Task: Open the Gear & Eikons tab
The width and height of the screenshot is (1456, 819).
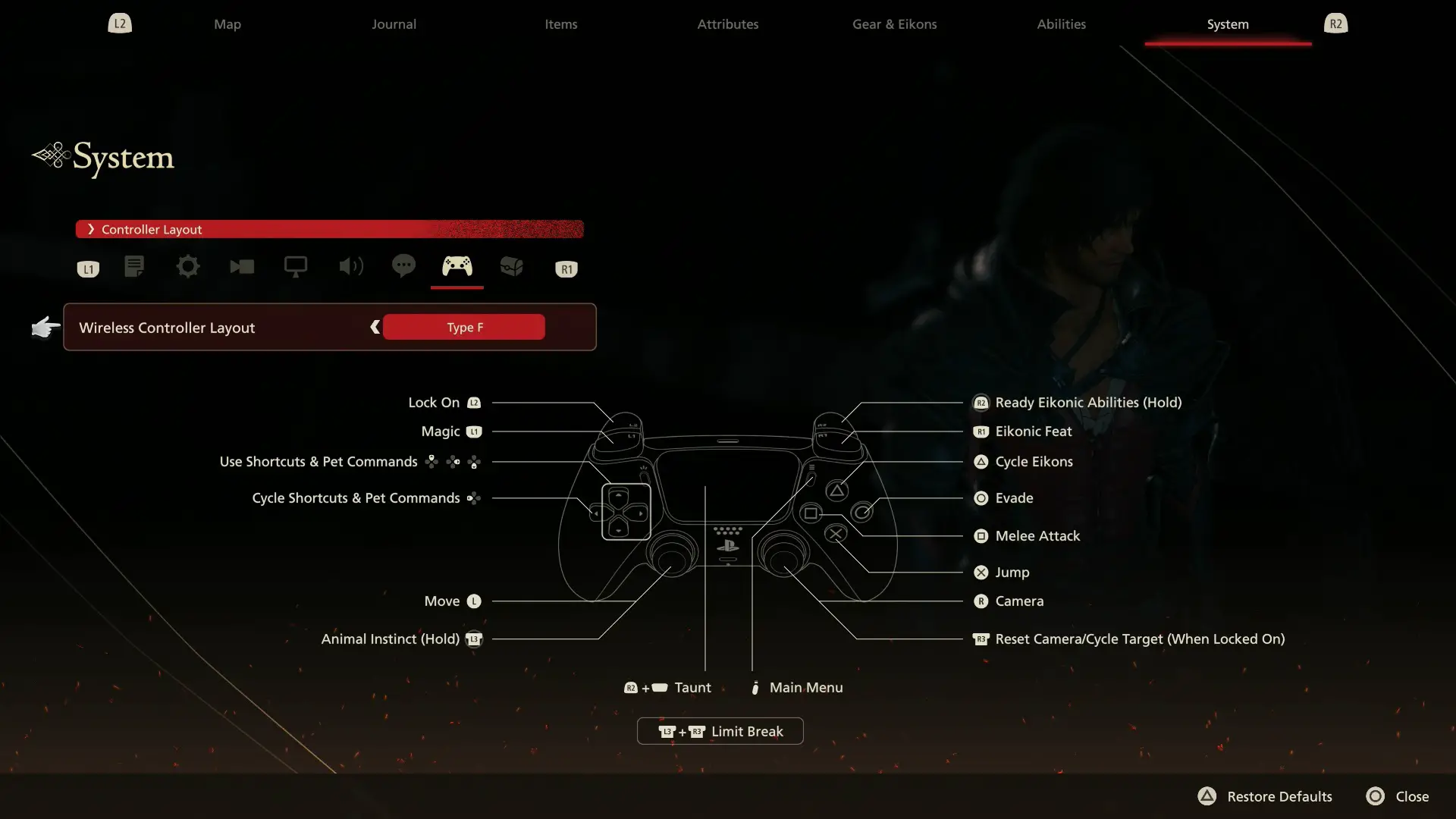Action: pyautogui.click(x=894, y=24)
